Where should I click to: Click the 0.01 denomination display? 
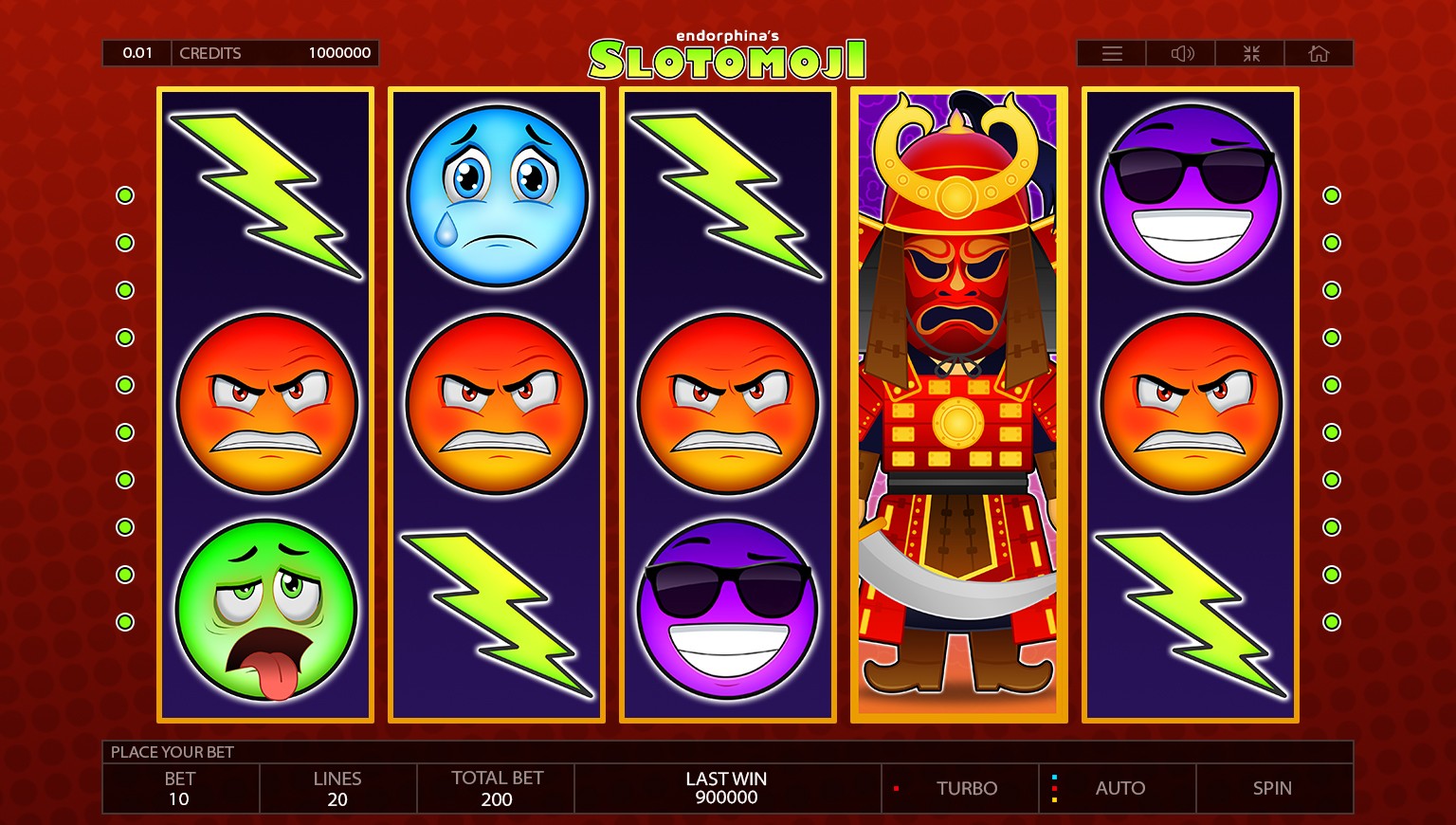click(136, 52)
